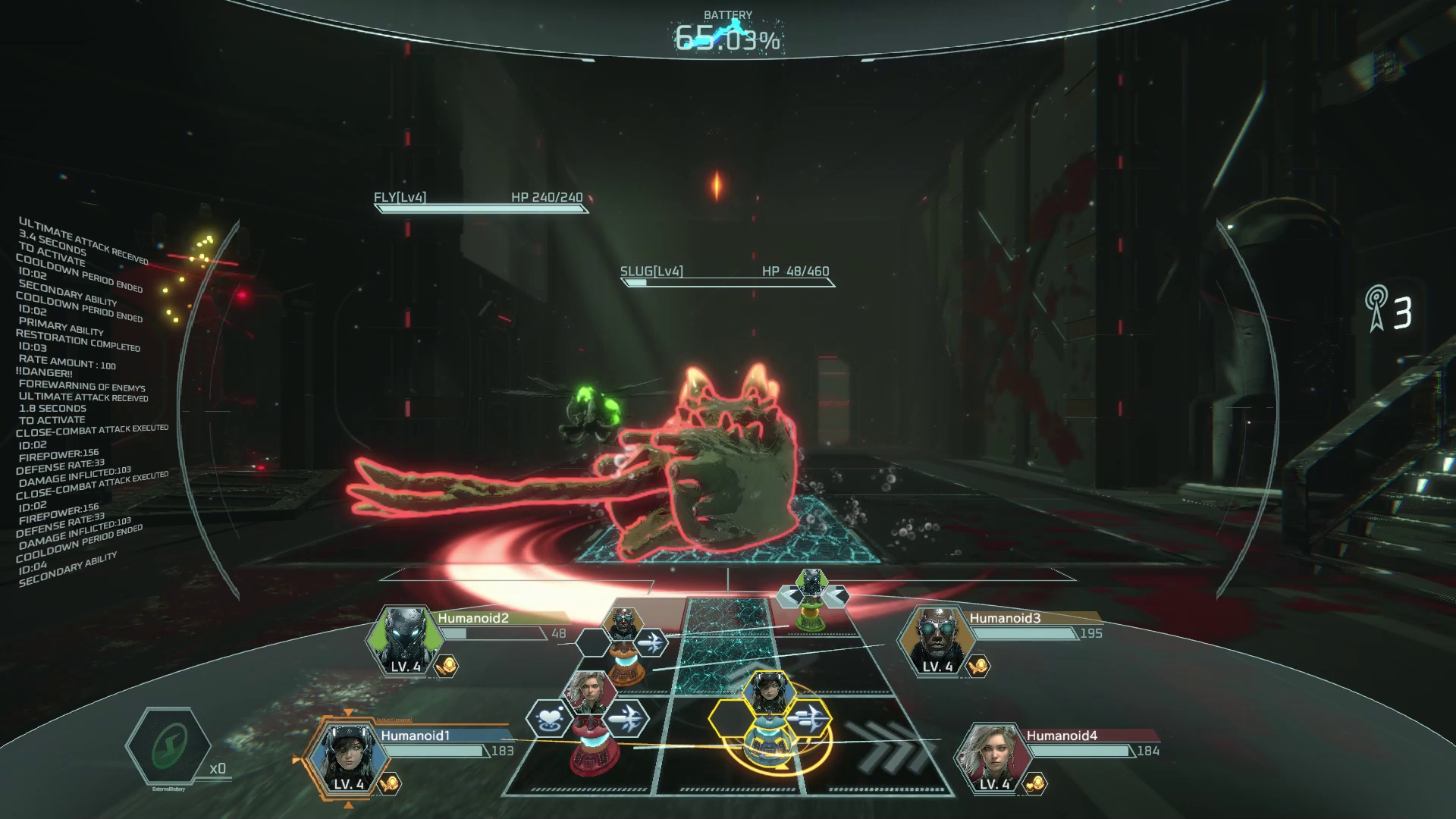Click Humanoid2's orange skill badge

point(447,667)
